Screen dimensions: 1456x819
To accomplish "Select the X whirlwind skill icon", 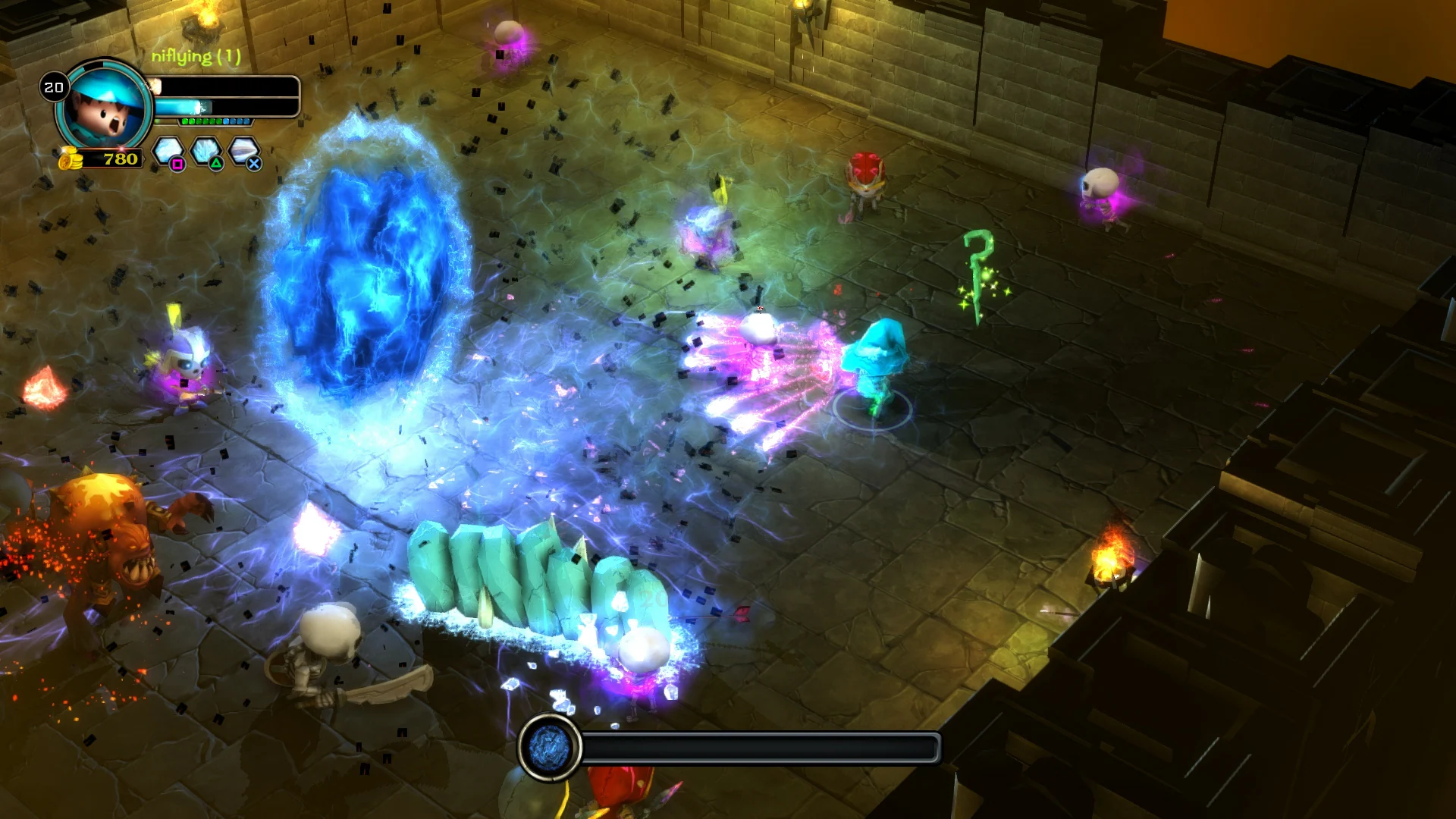I will pos(243,149).
